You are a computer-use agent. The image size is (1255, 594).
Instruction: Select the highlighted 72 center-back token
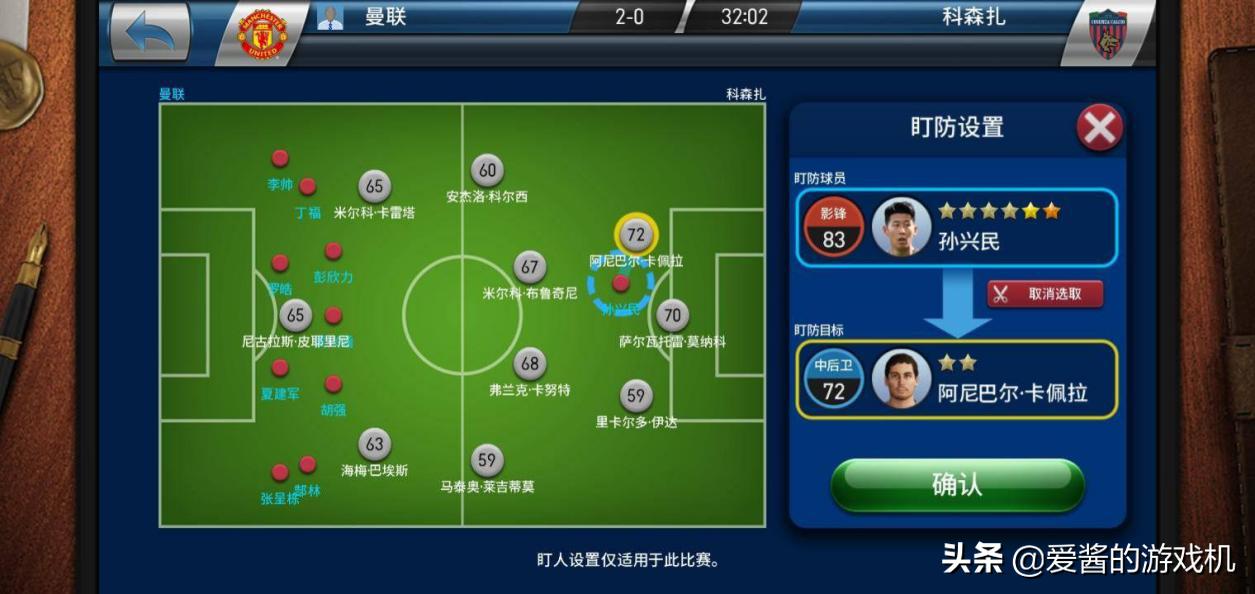(x=635, y=235)
